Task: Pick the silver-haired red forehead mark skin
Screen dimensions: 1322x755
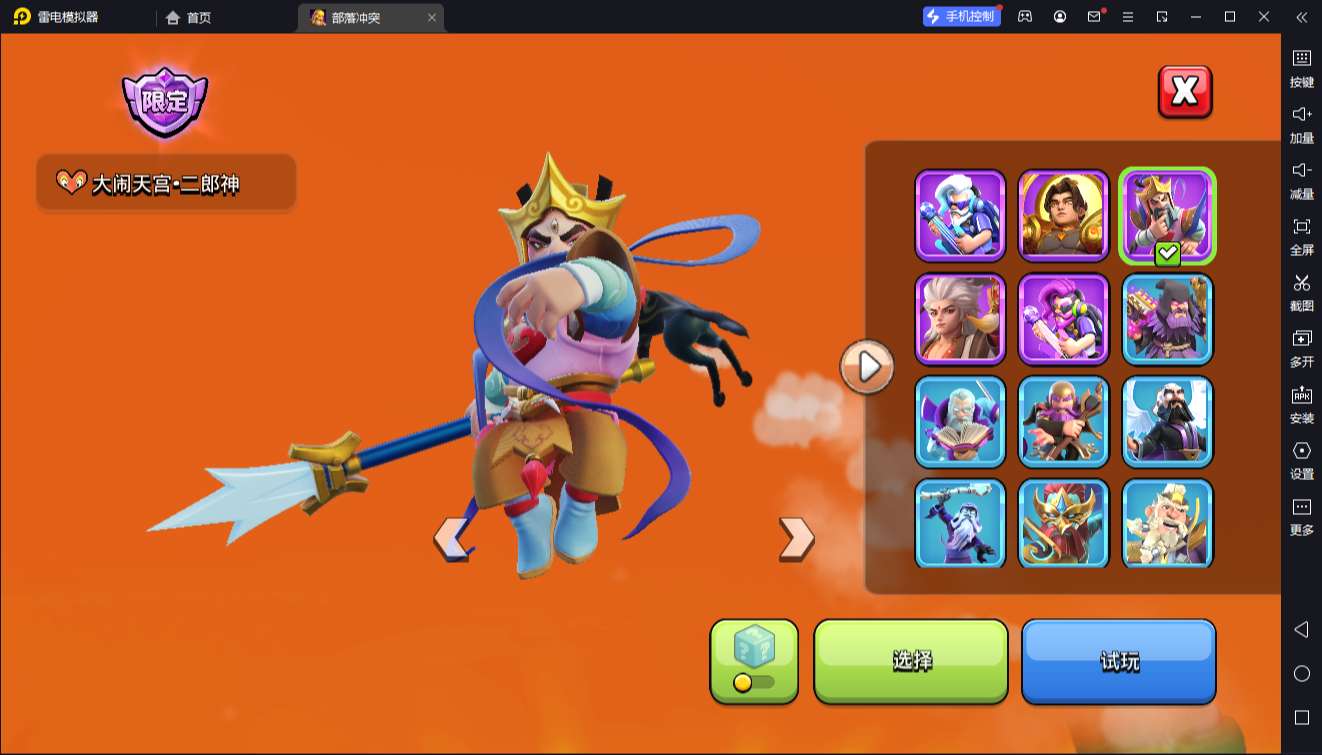Action: 960,319
